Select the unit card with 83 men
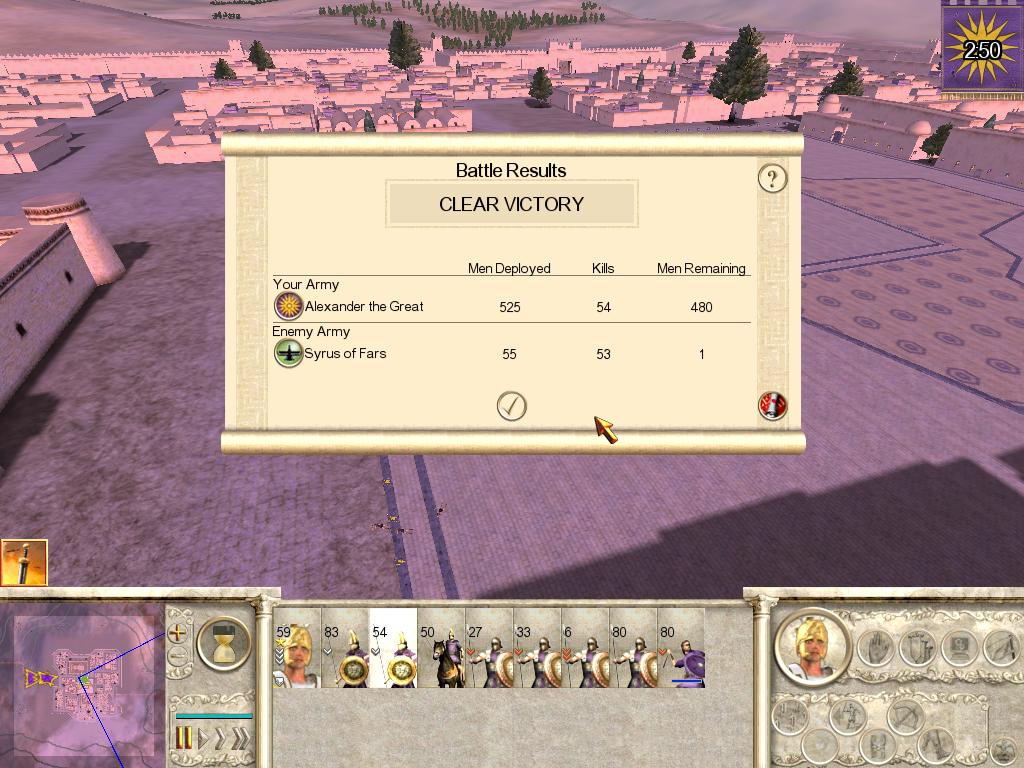Screen dimensions: 1024x768 (345, 655)
